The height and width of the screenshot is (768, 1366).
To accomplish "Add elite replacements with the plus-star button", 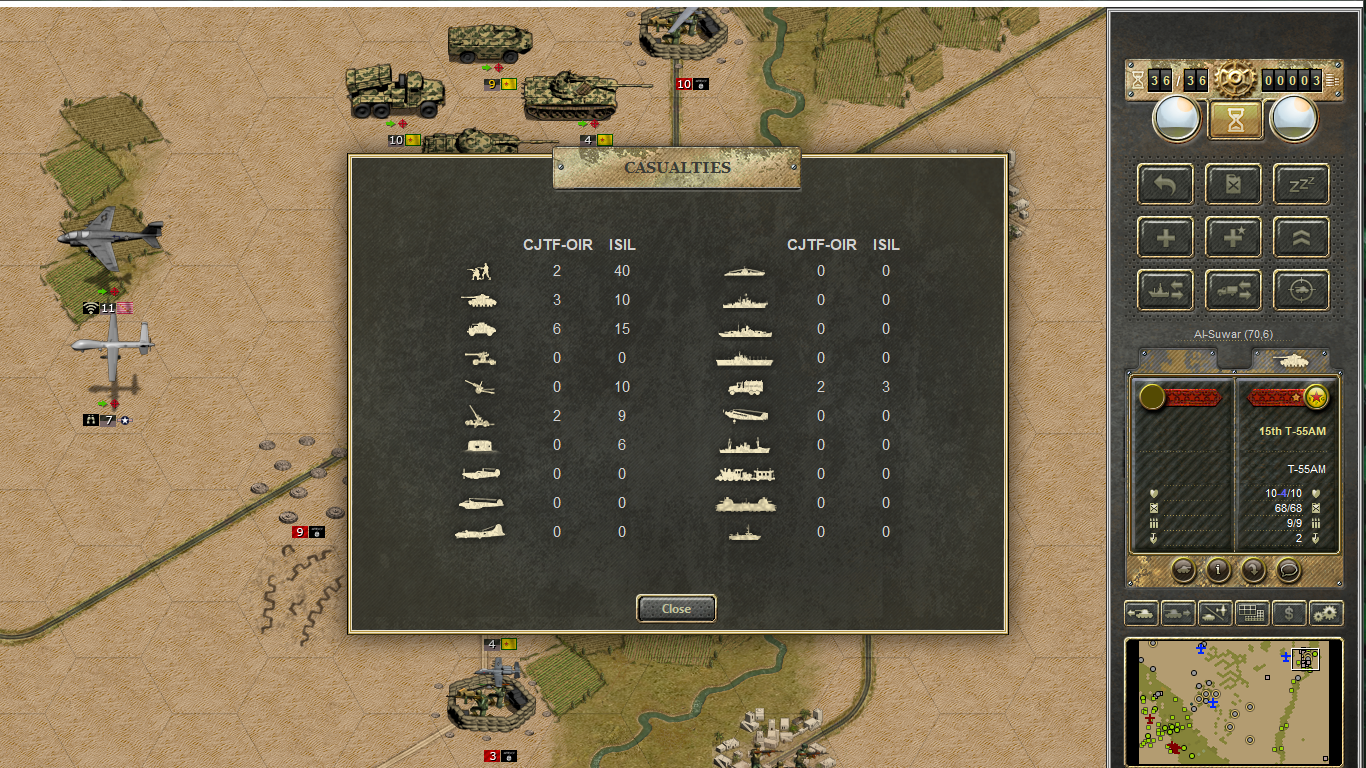I will pyautogui.click(x=1233, y=237).
